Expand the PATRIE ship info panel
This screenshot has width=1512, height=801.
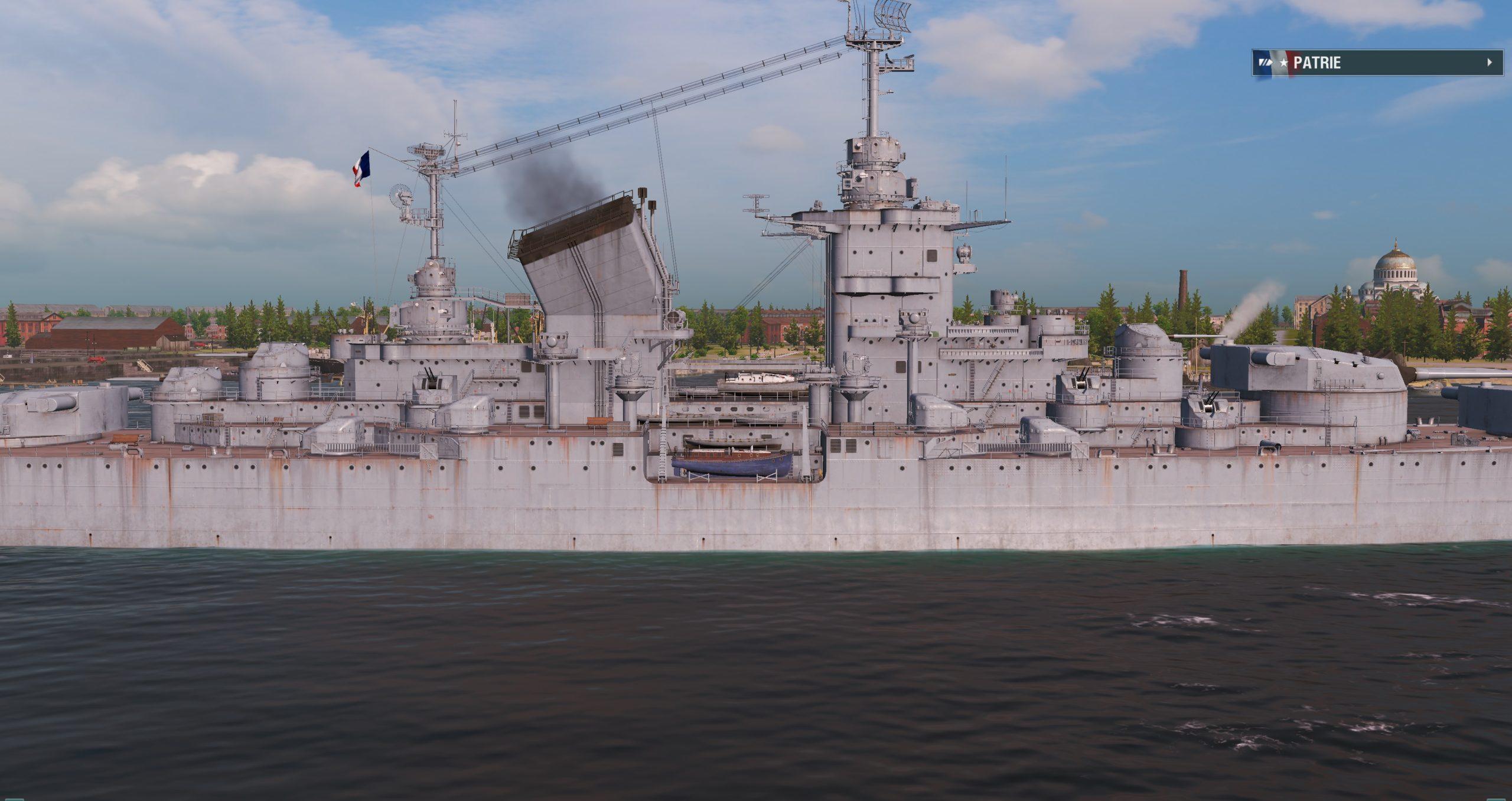pyautogui.click(x=1490, y=63)
